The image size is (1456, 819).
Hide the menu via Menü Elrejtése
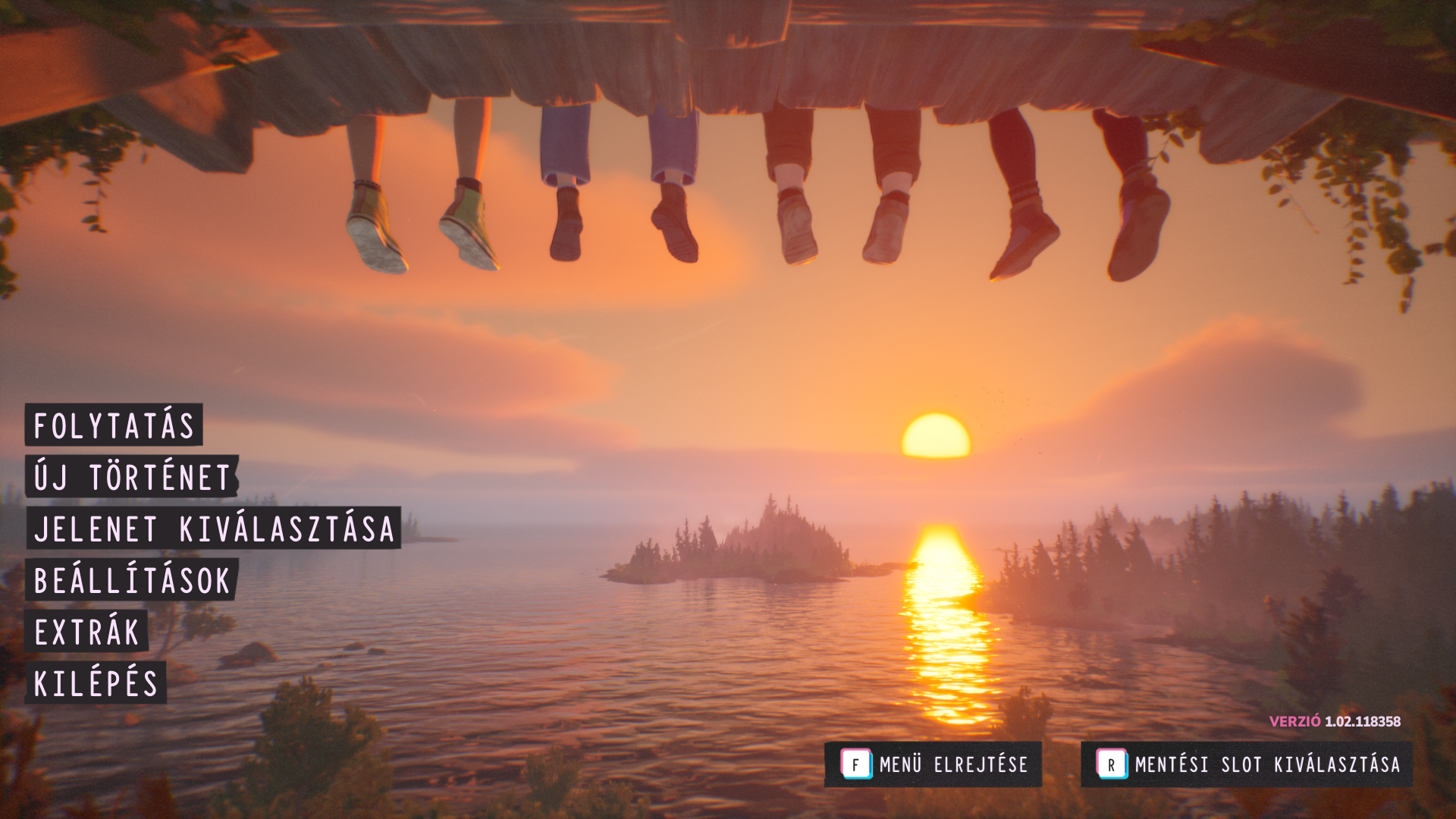pyautogui.click(x=934, y=764)
